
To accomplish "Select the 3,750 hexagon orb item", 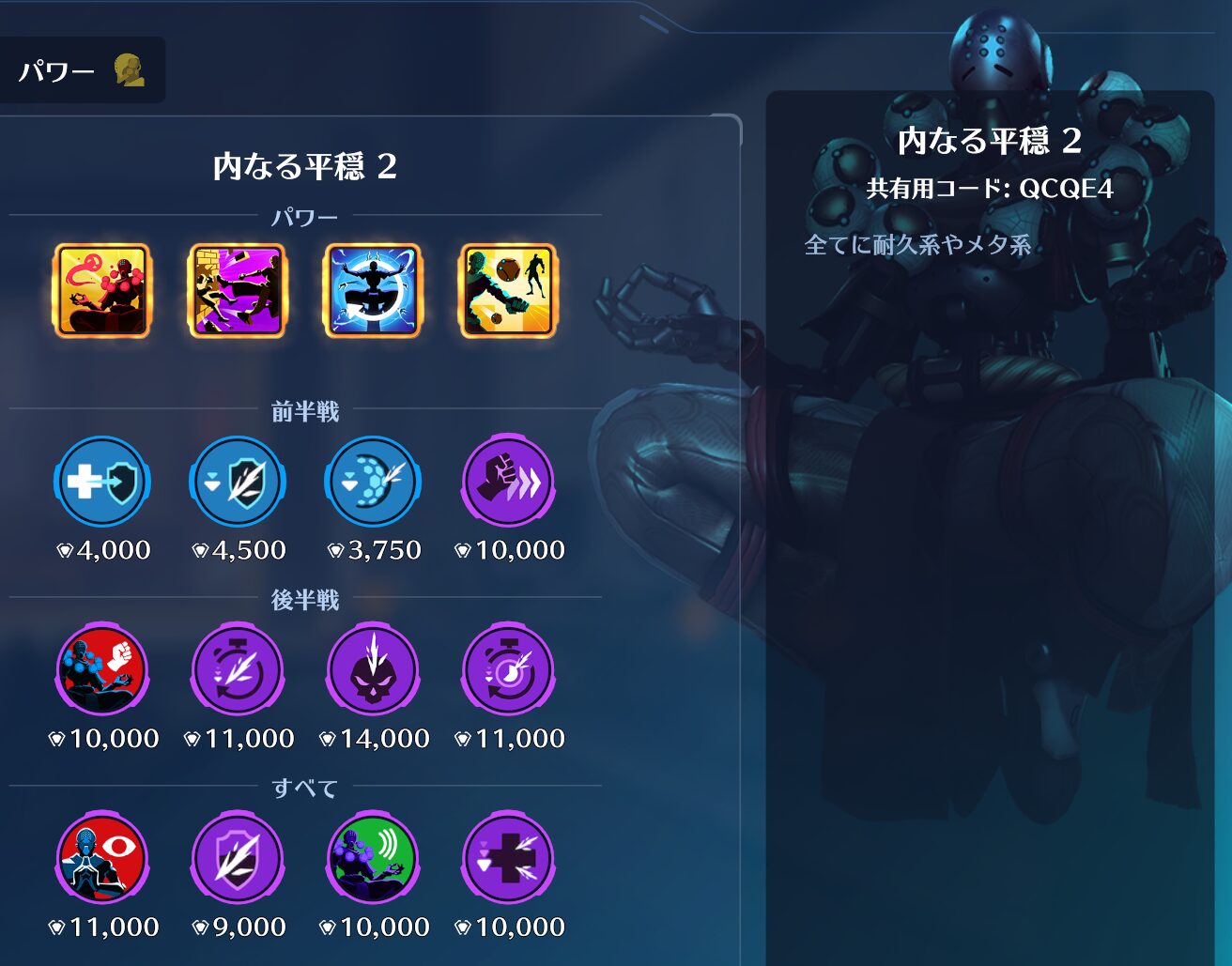I will (x=373, y=483).
